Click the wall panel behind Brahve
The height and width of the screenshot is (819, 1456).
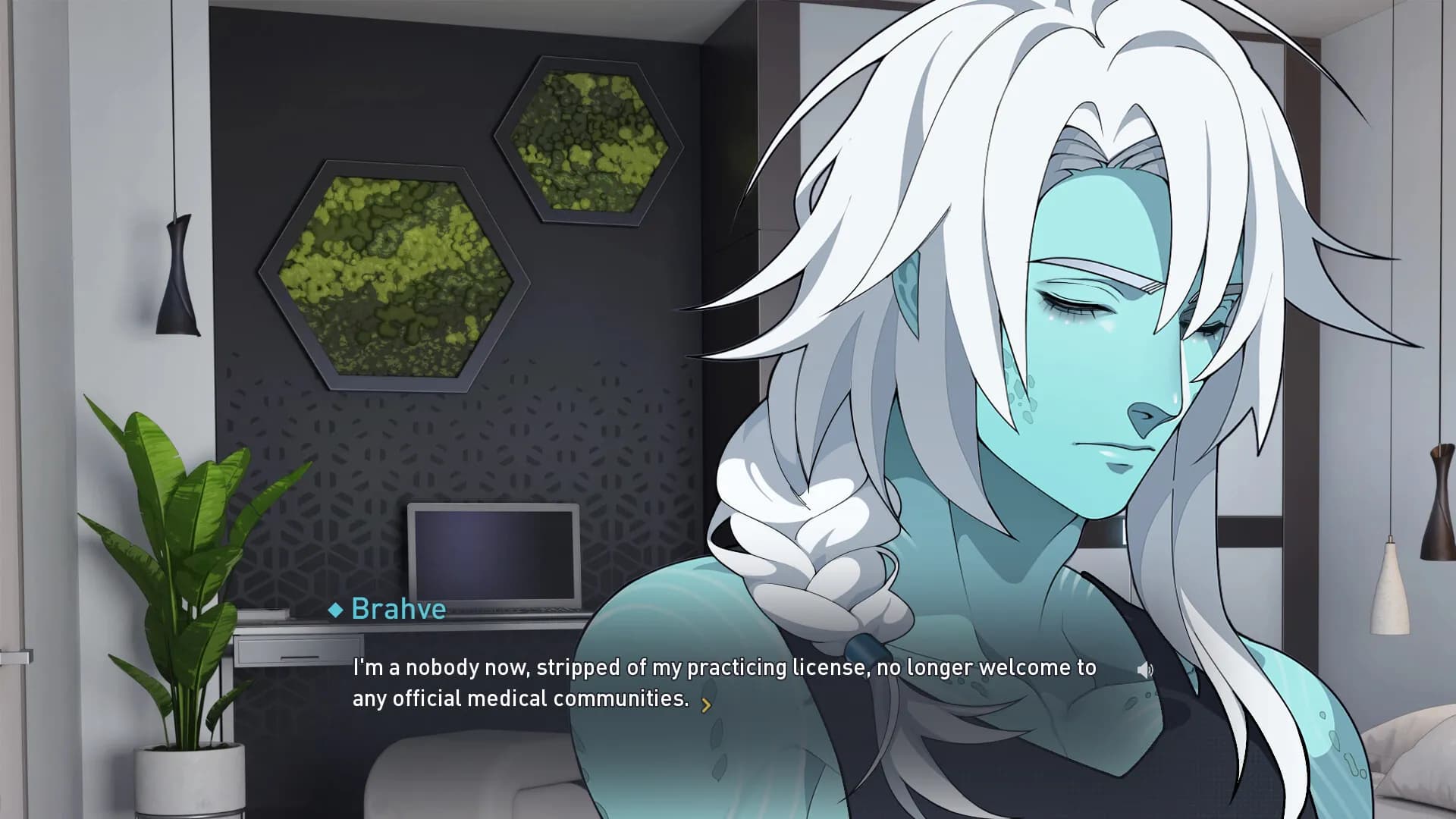(1365, 227)
